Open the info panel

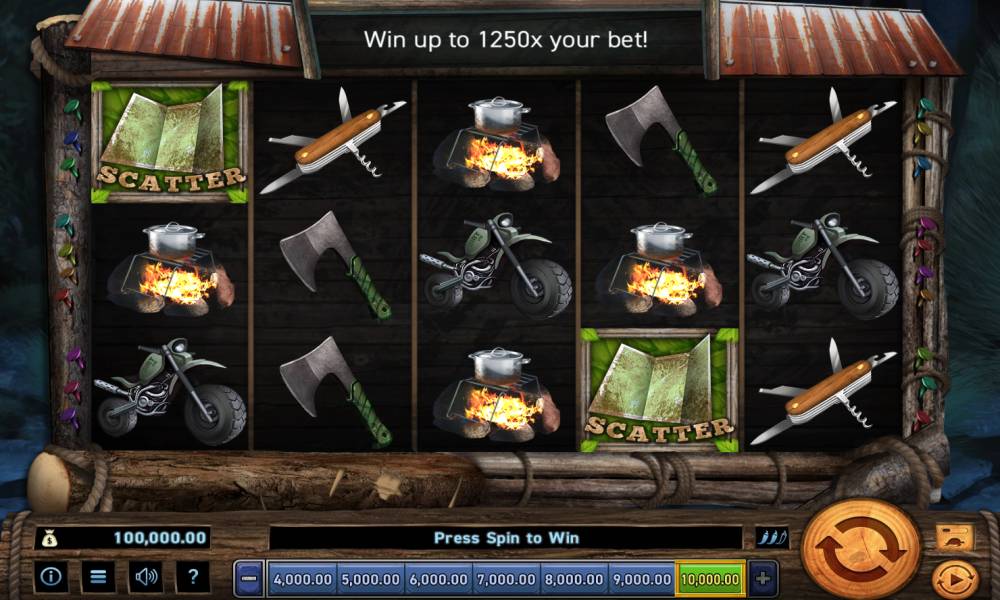coord(51,576)
